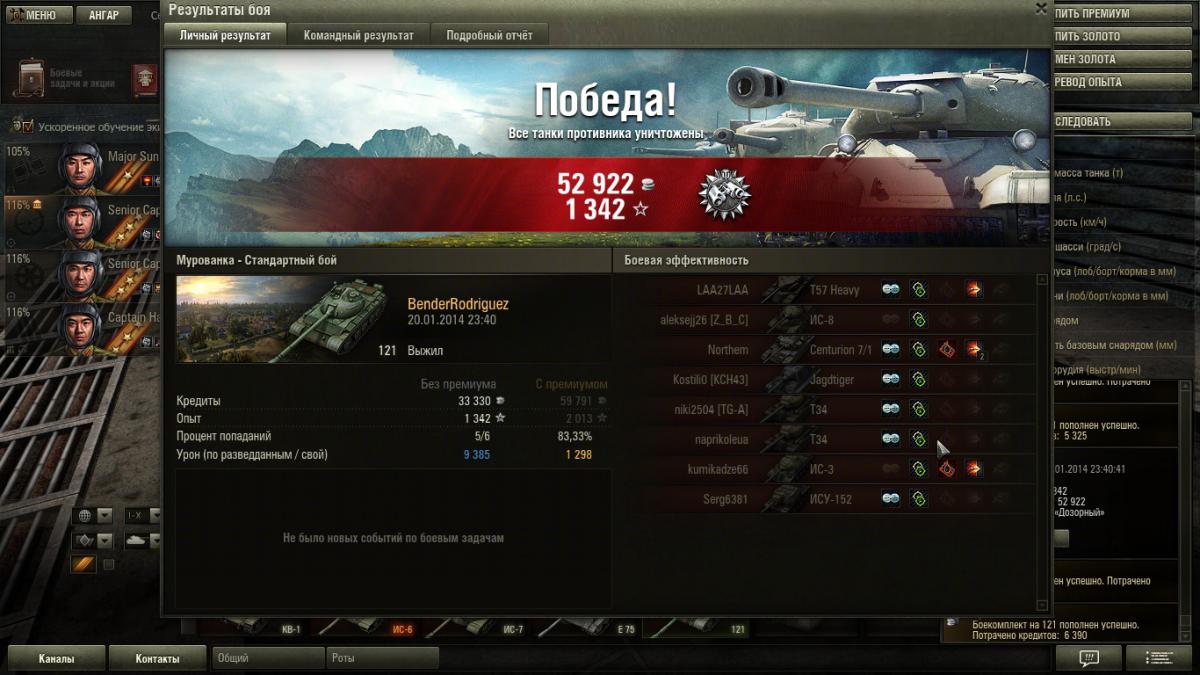The width and height of the screenshot is (1200, 675).
Task: Switch to the Общий chat tab
Action: [268, 659]
